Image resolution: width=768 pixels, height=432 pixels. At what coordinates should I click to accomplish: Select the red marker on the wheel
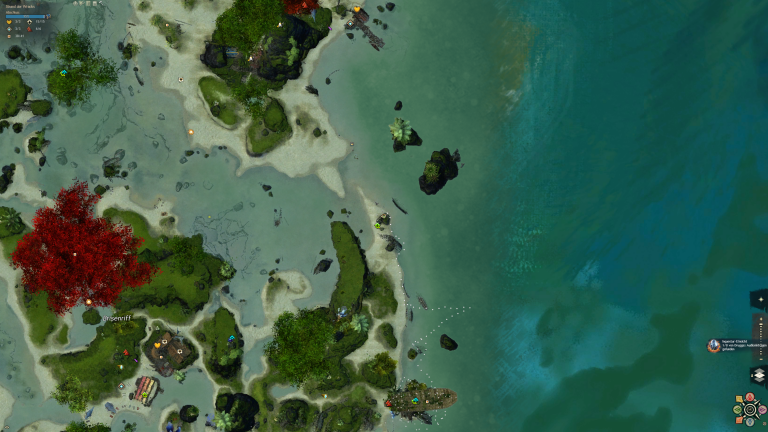click(748, 397)
